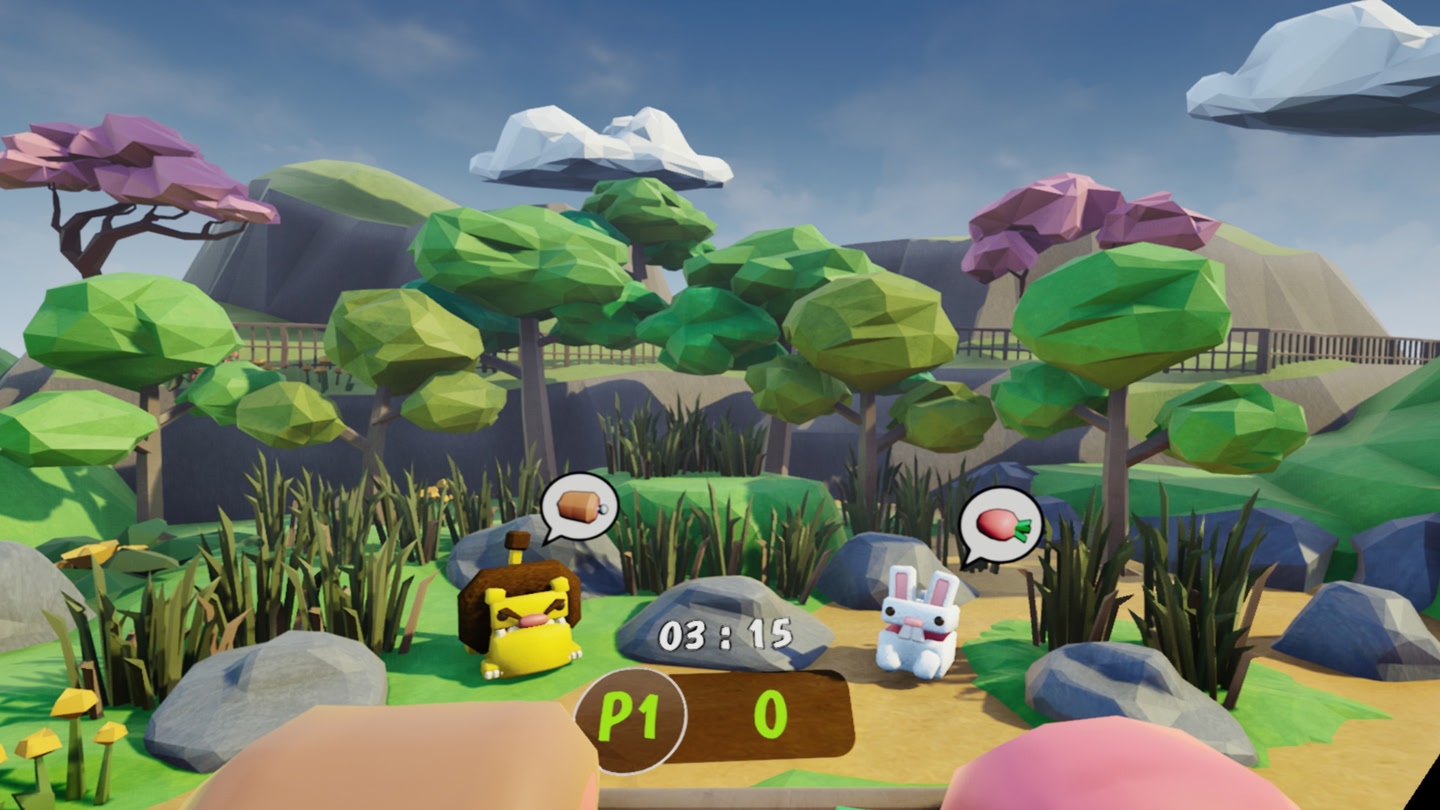Select the meat speech bubble above the lion
This screenshot has width=1440, height=810.
pyautogui.click(x=579, y=507)
